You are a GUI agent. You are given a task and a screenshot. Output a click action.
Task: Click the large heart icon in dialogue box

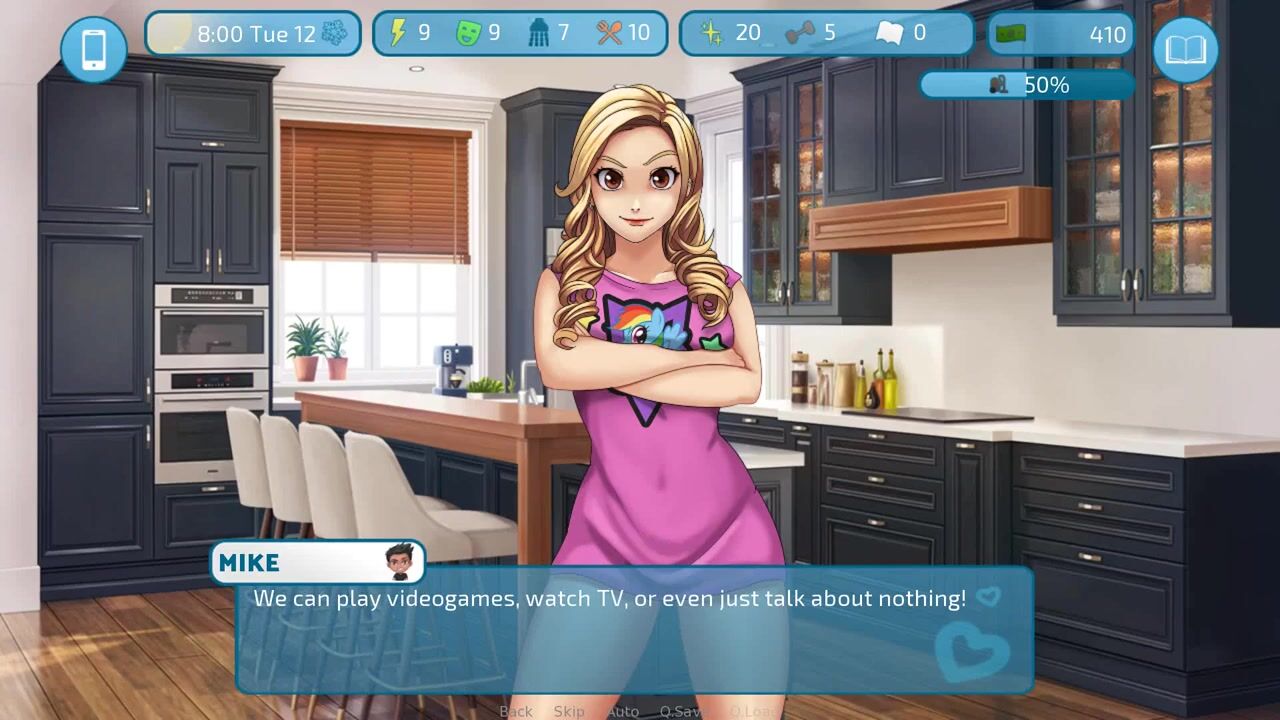pyautogui.click(x=971, y=648)
